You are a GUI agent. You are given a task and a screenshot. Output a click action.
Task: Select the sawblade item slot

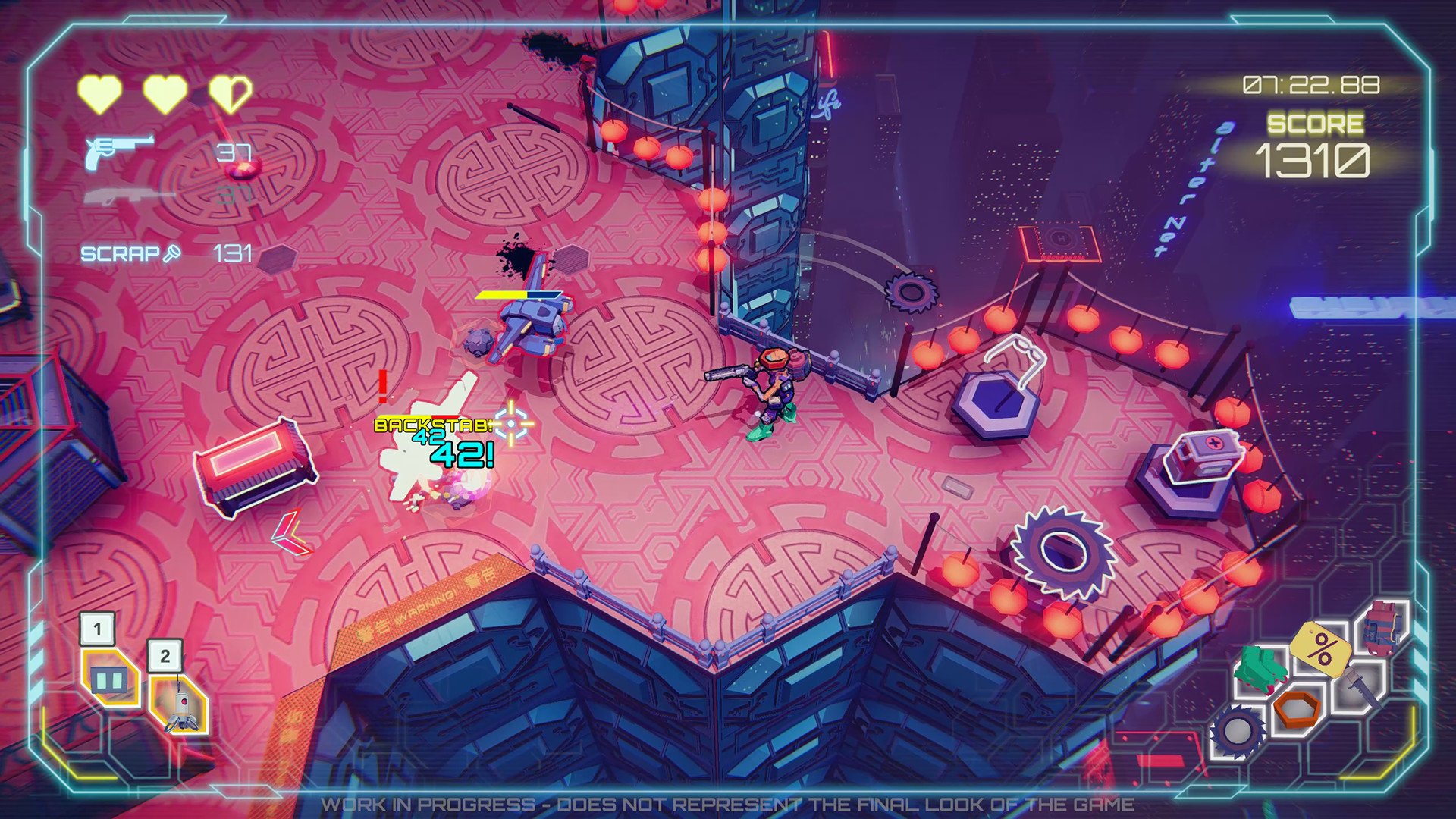(x=1238, y=731)
